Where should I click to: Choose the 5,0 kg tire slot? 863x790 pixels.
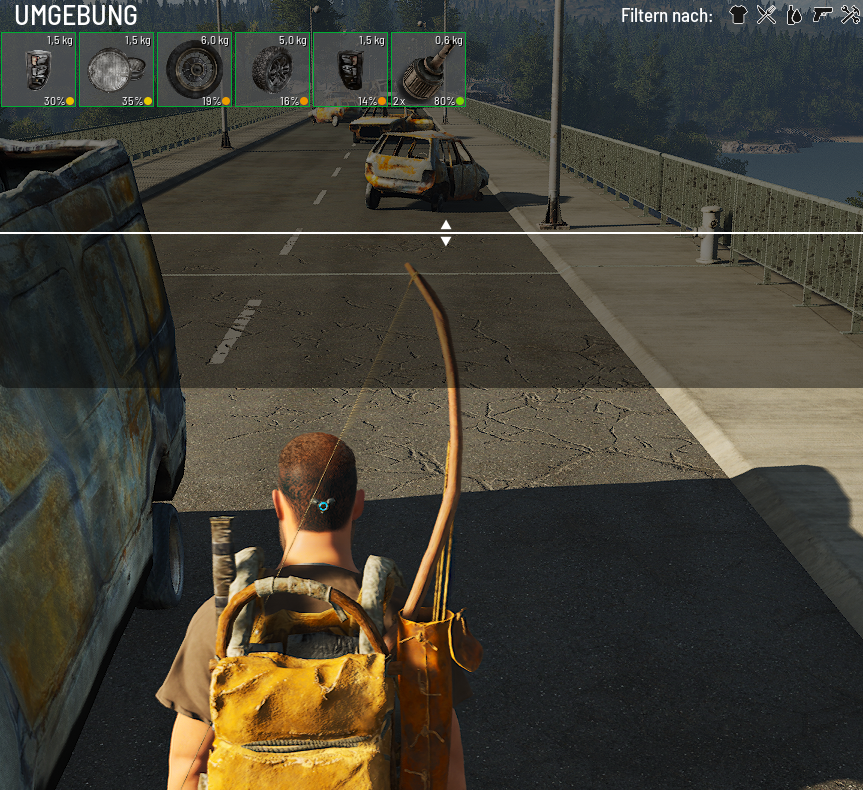tap(273, 70)
